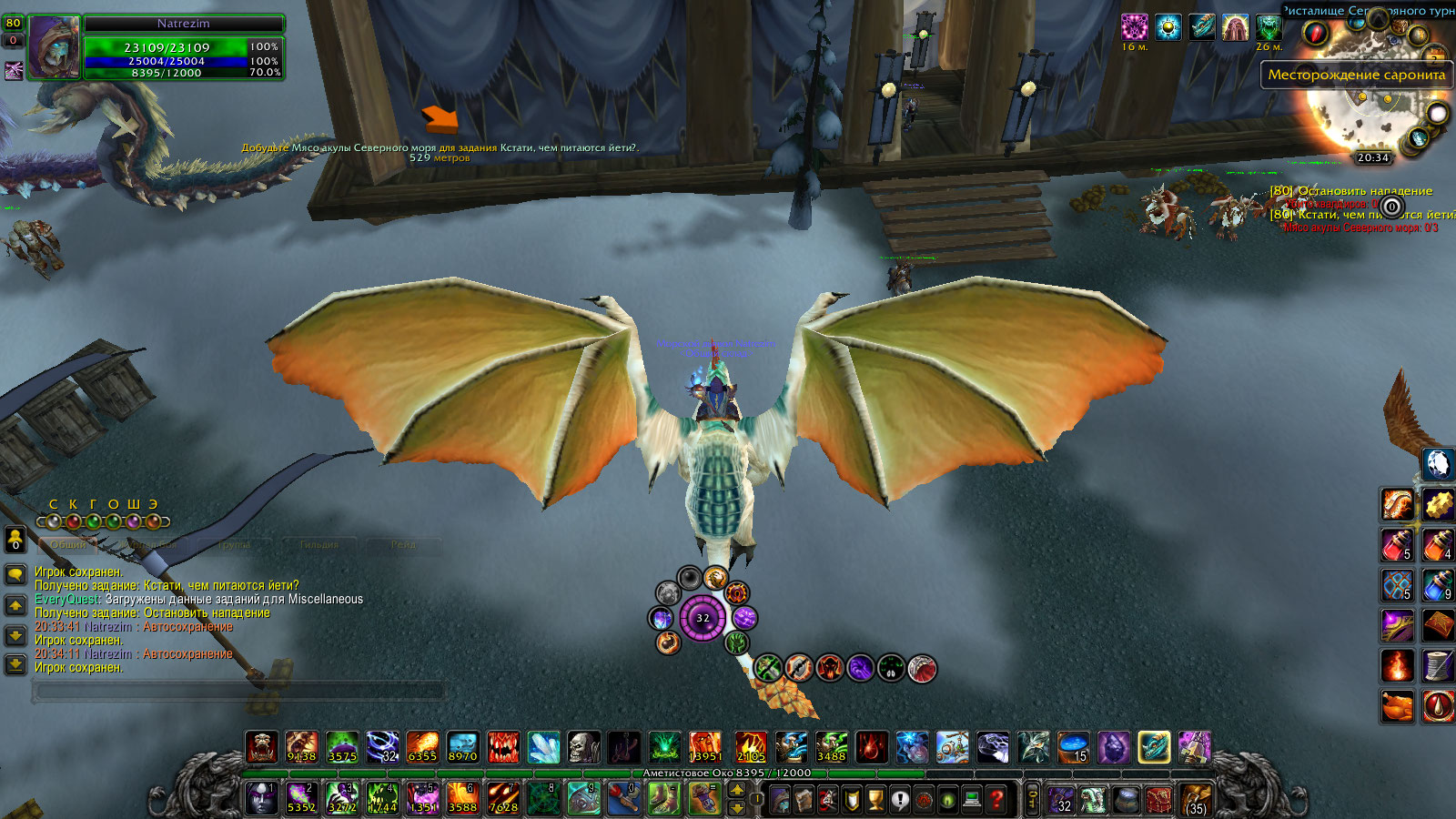Activate the white diamond gem icon

pos(1438,464)
